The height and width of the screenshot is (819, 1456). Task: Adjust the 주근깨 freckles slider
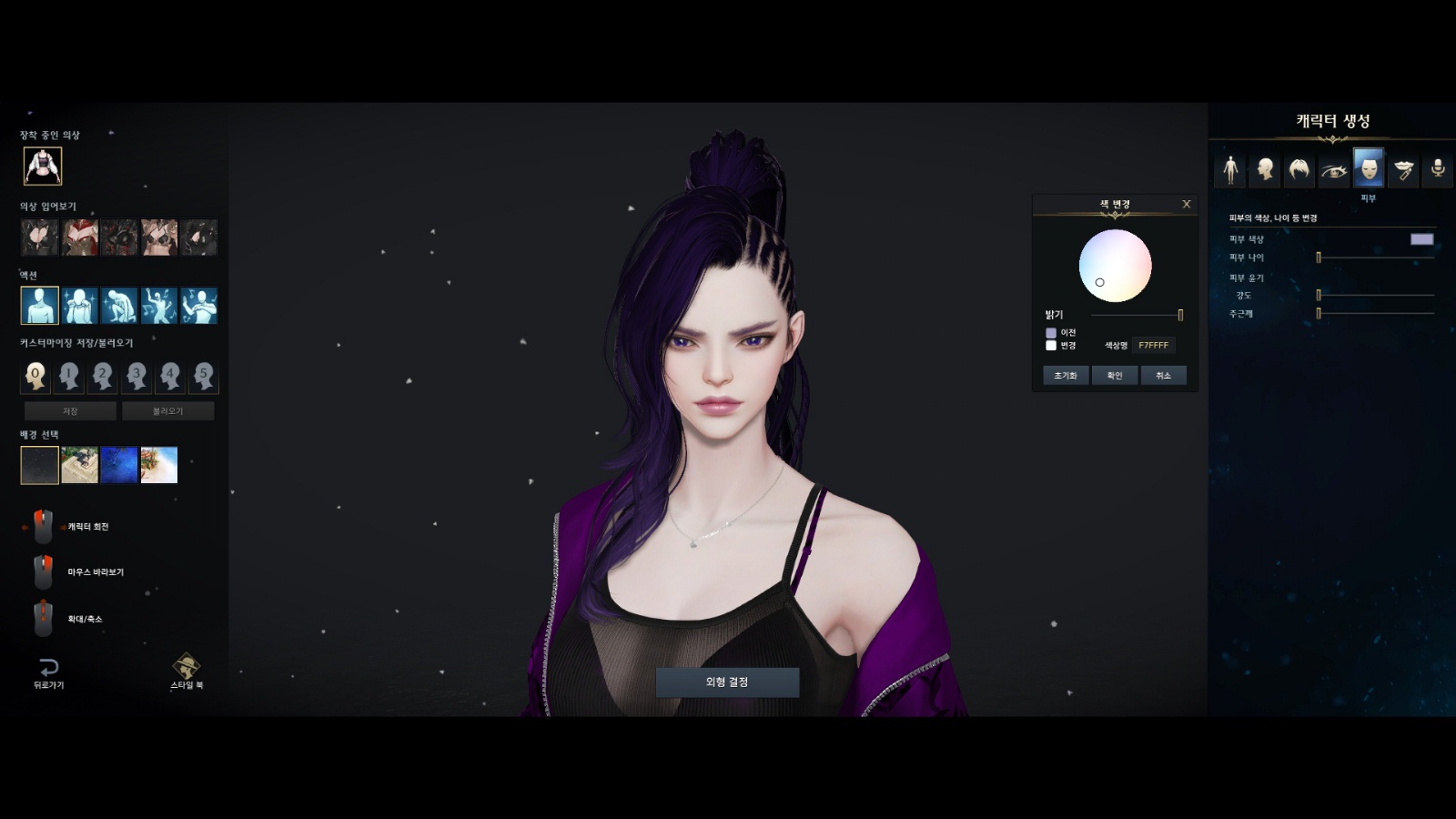tap(1375, 313)
